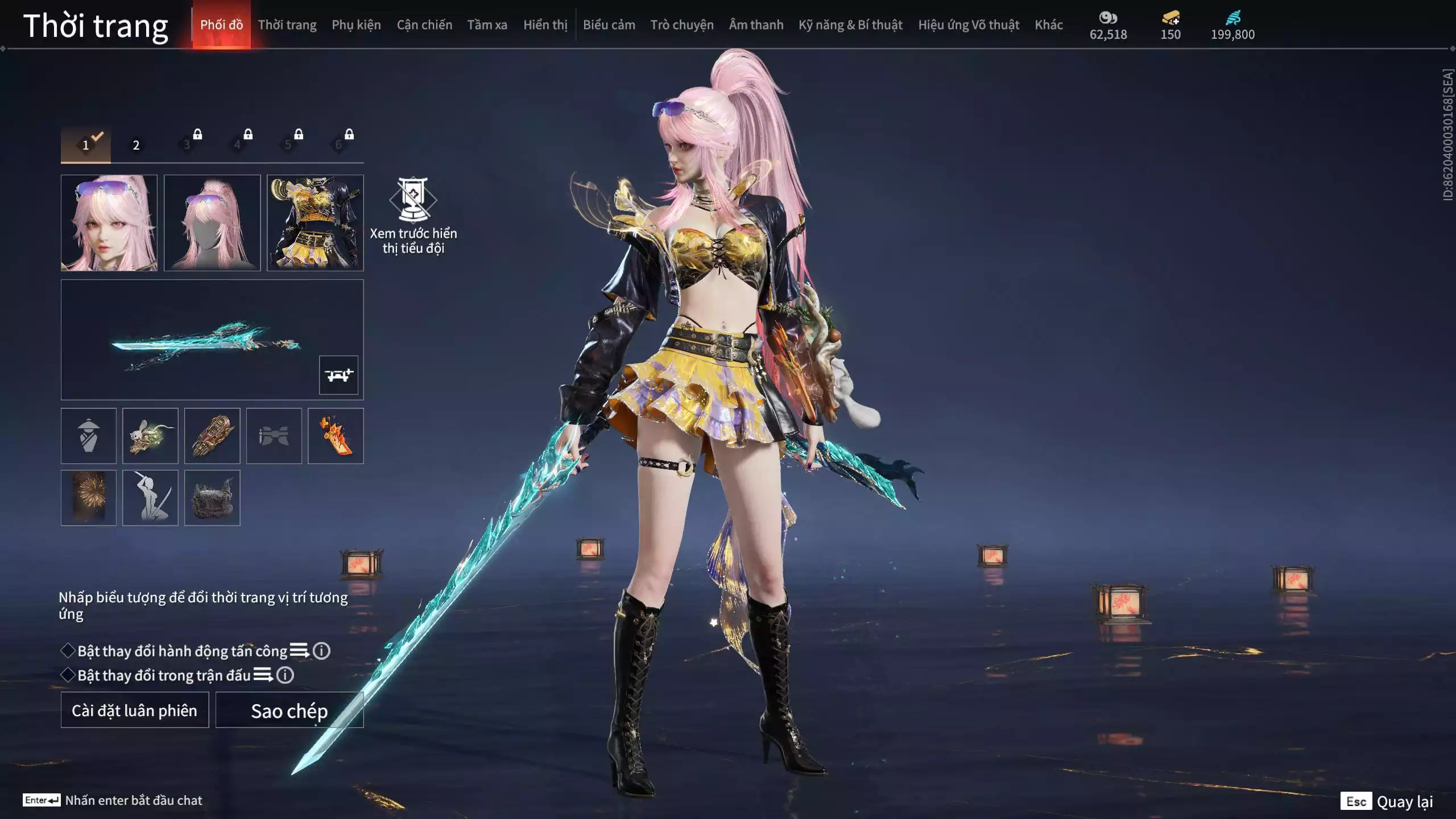Click the Sao chép button

[289, 710]
